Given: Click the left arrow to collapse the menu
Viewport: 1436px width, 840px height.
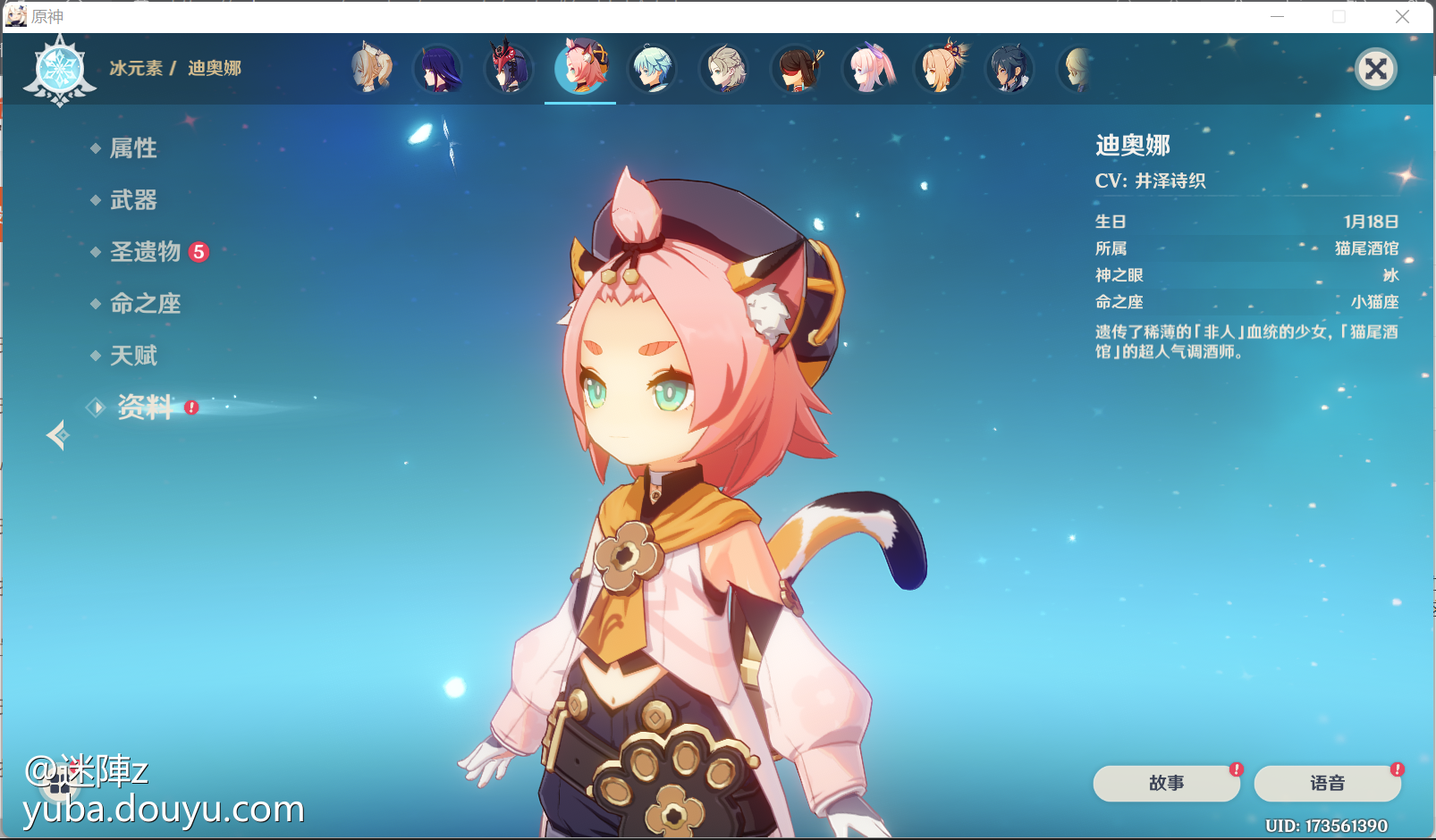Looking at the screenshot, I should 57,435.
